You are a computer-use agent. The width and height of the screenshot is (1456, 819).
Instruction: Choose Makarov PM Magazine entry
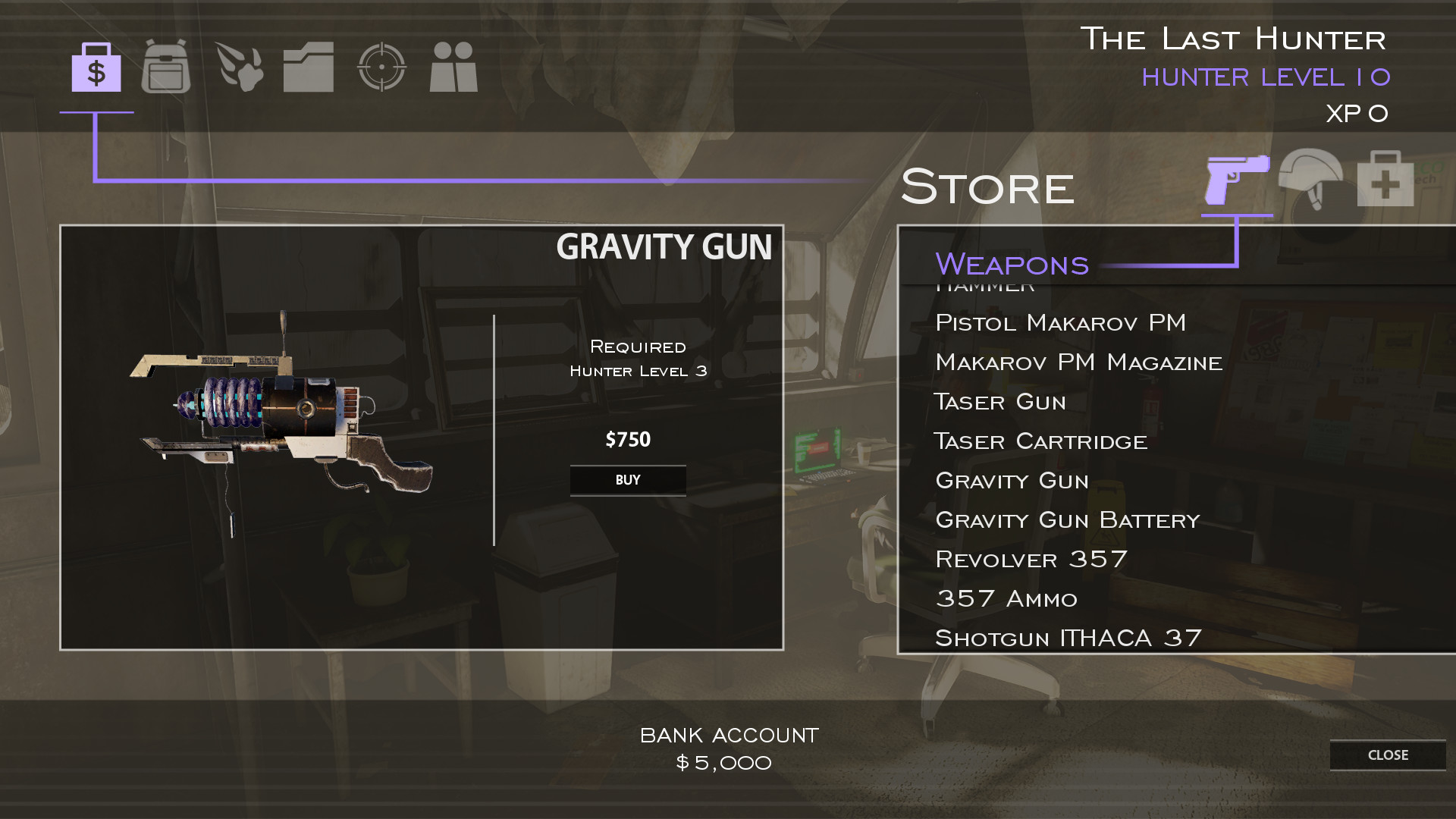1078,362
